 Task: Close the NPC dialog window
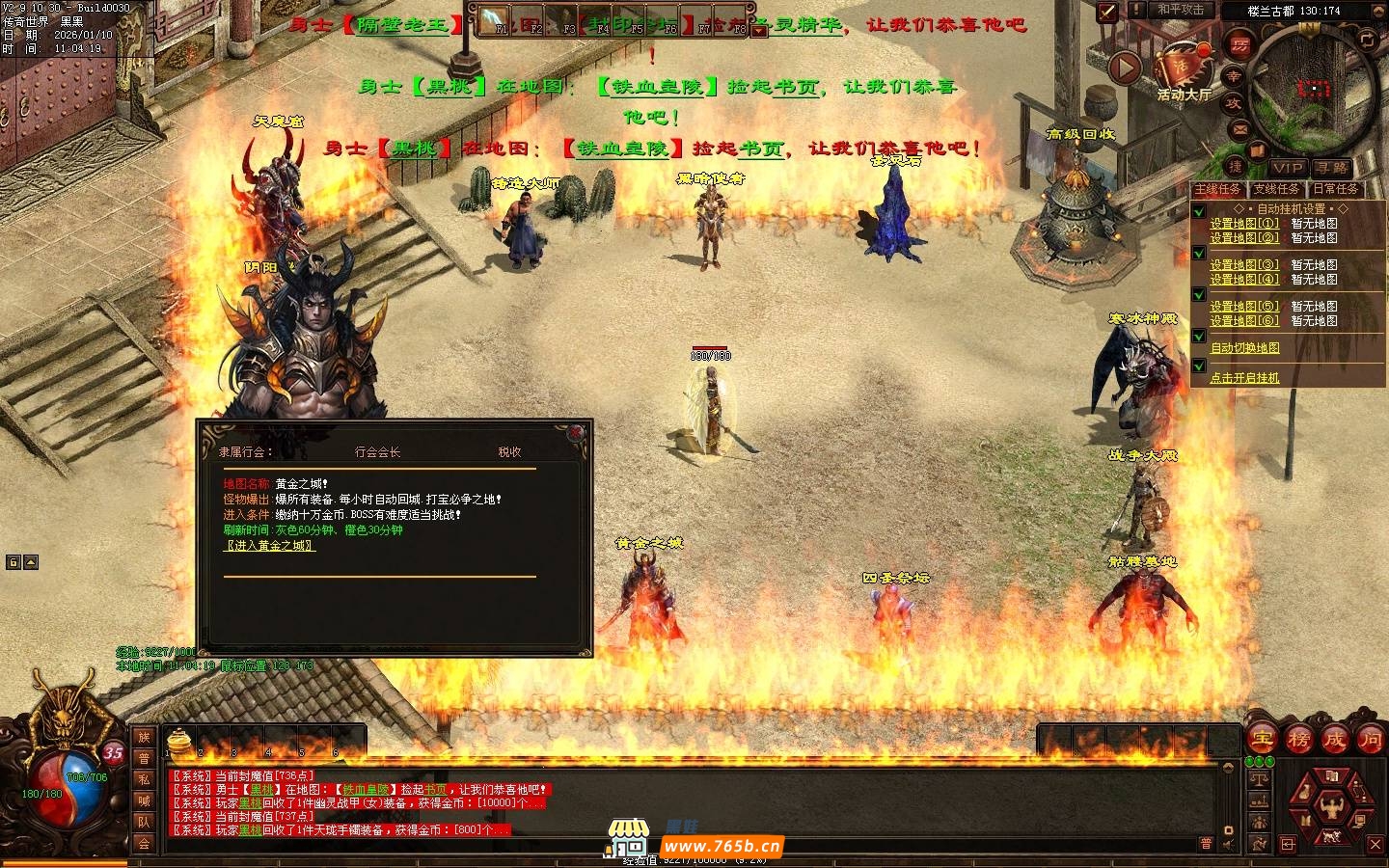576,432
